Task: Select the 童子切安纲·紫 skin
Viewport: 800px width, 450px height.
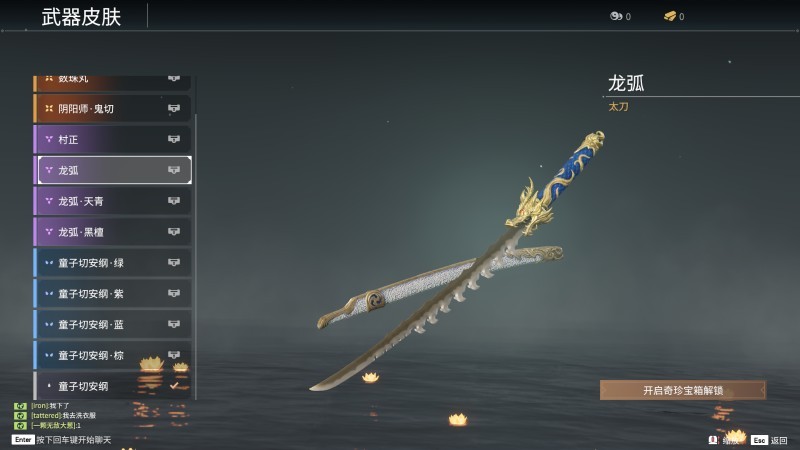Action: [112, 294]
